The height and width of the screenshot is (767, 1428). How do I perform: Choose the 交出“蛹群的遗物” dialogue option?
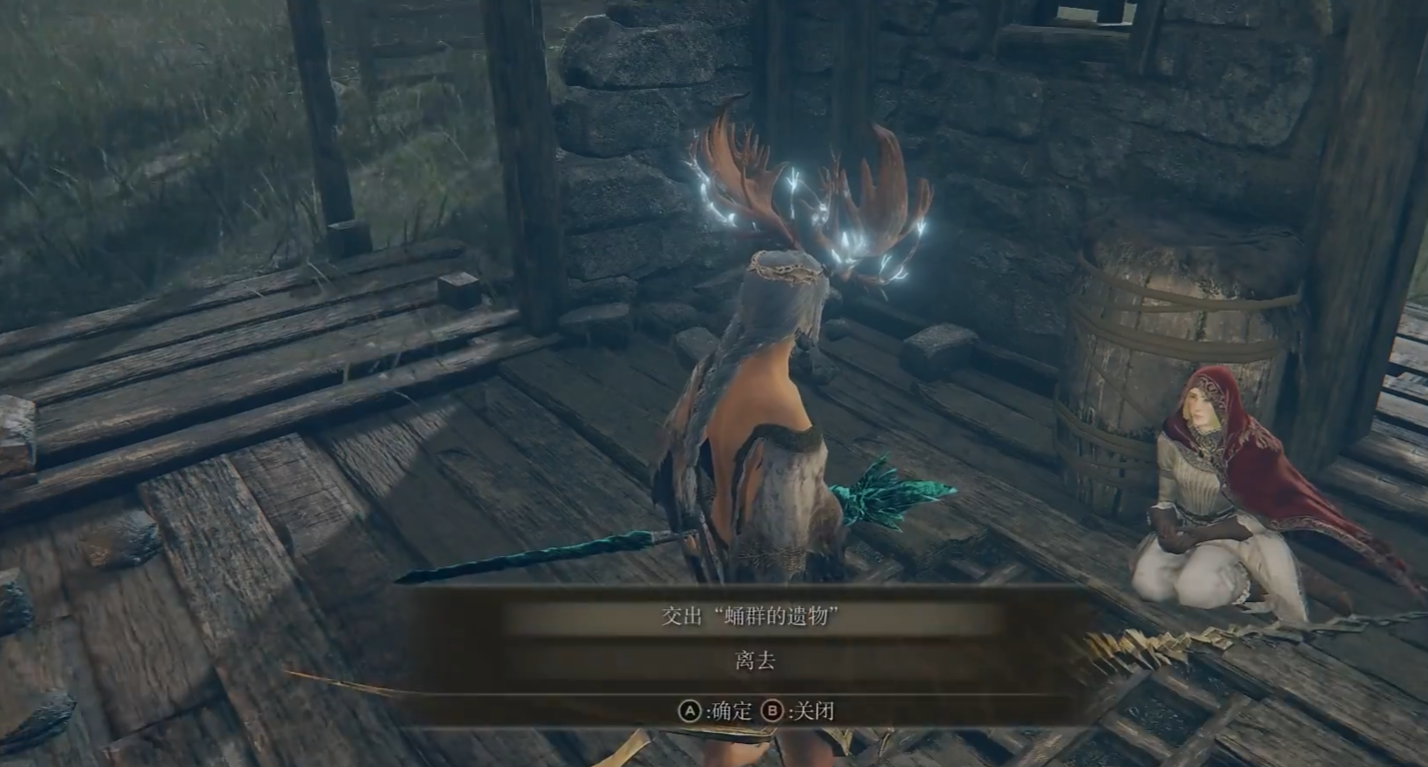click(x=749, y=618)
